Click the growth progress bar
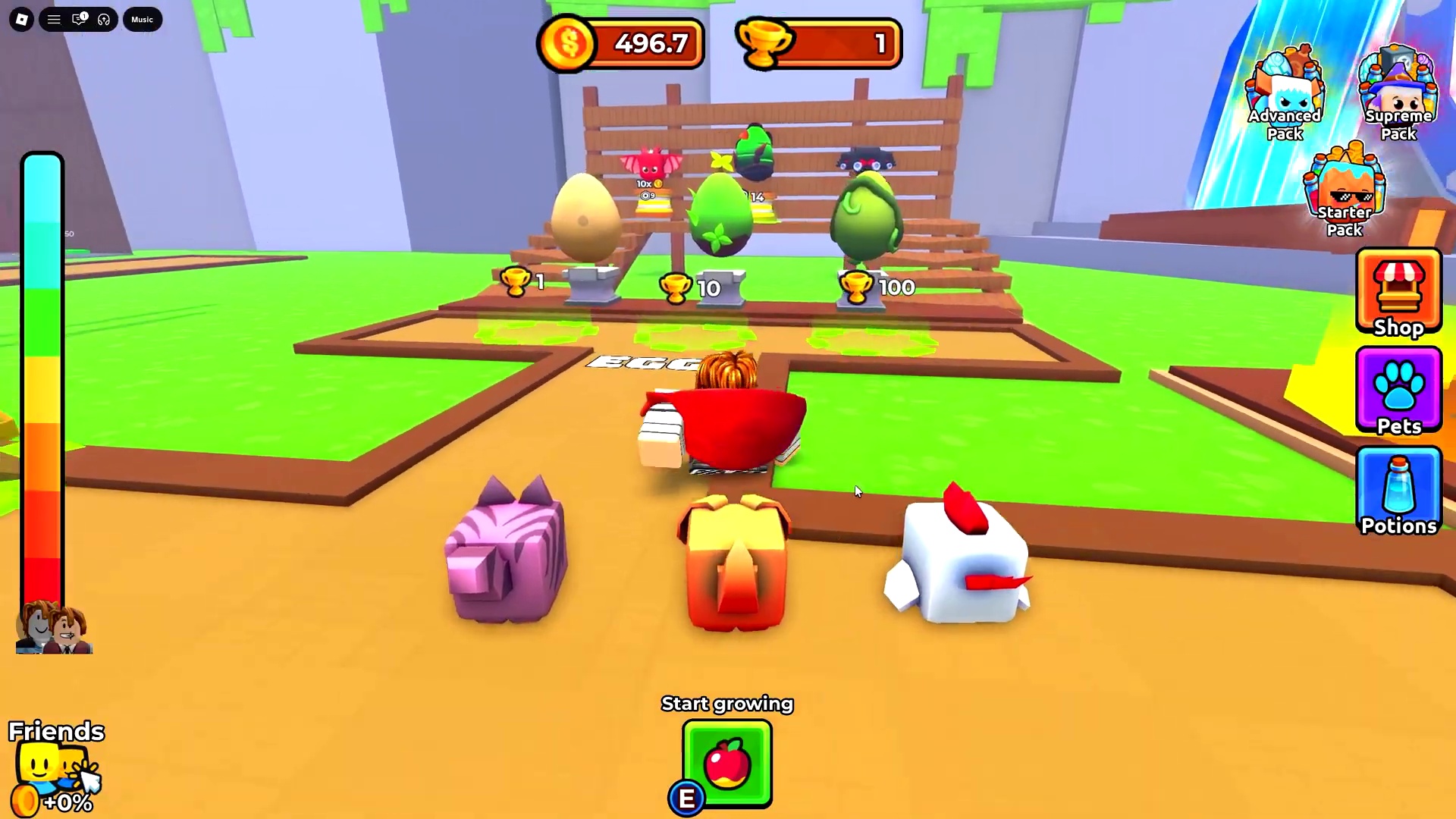Screen dimensions: 1456x819 point(42,379)
